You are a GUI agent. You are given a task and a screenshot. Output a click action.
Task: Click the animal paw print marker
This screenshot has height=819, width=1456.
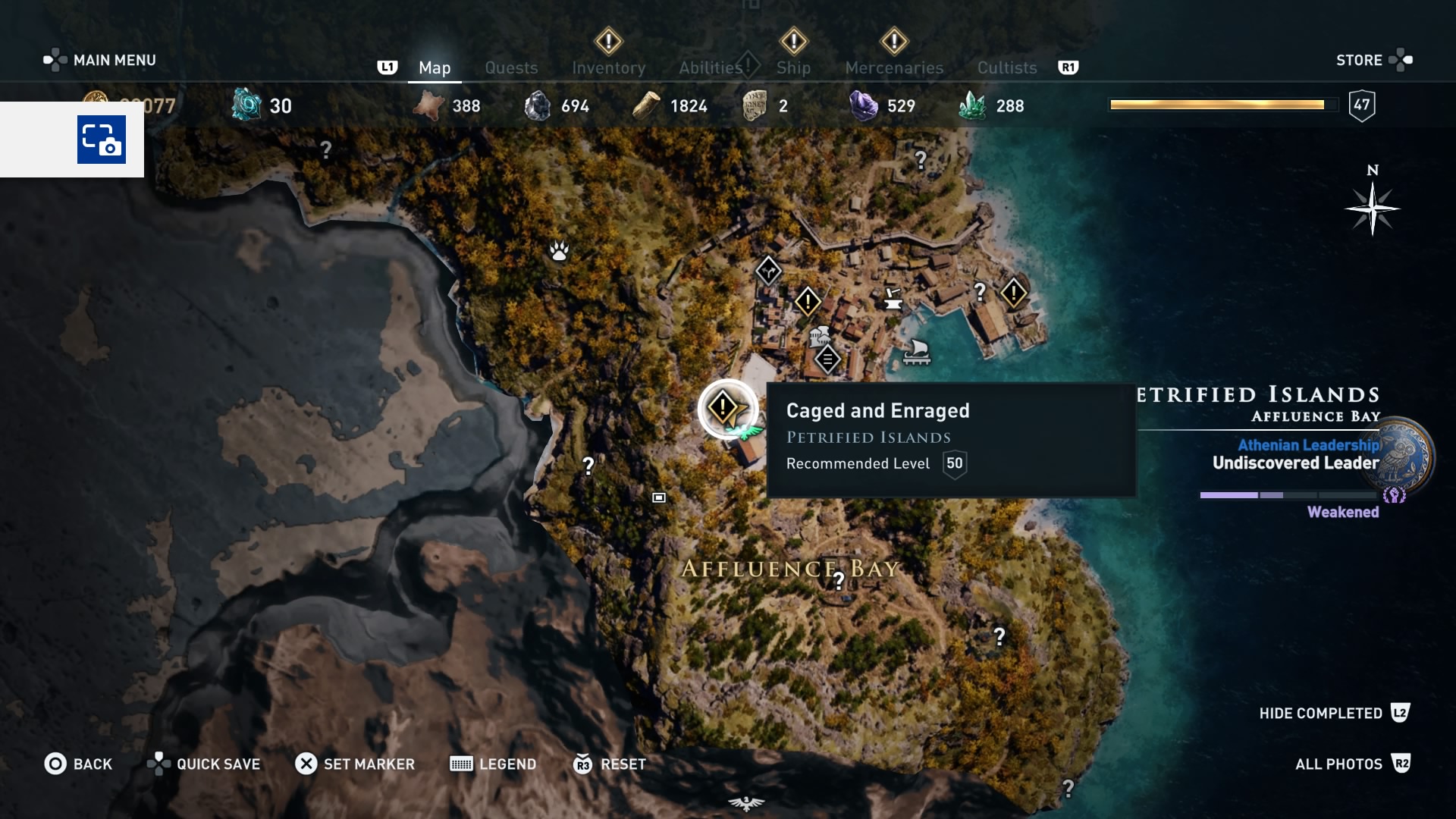coord(560,250)
